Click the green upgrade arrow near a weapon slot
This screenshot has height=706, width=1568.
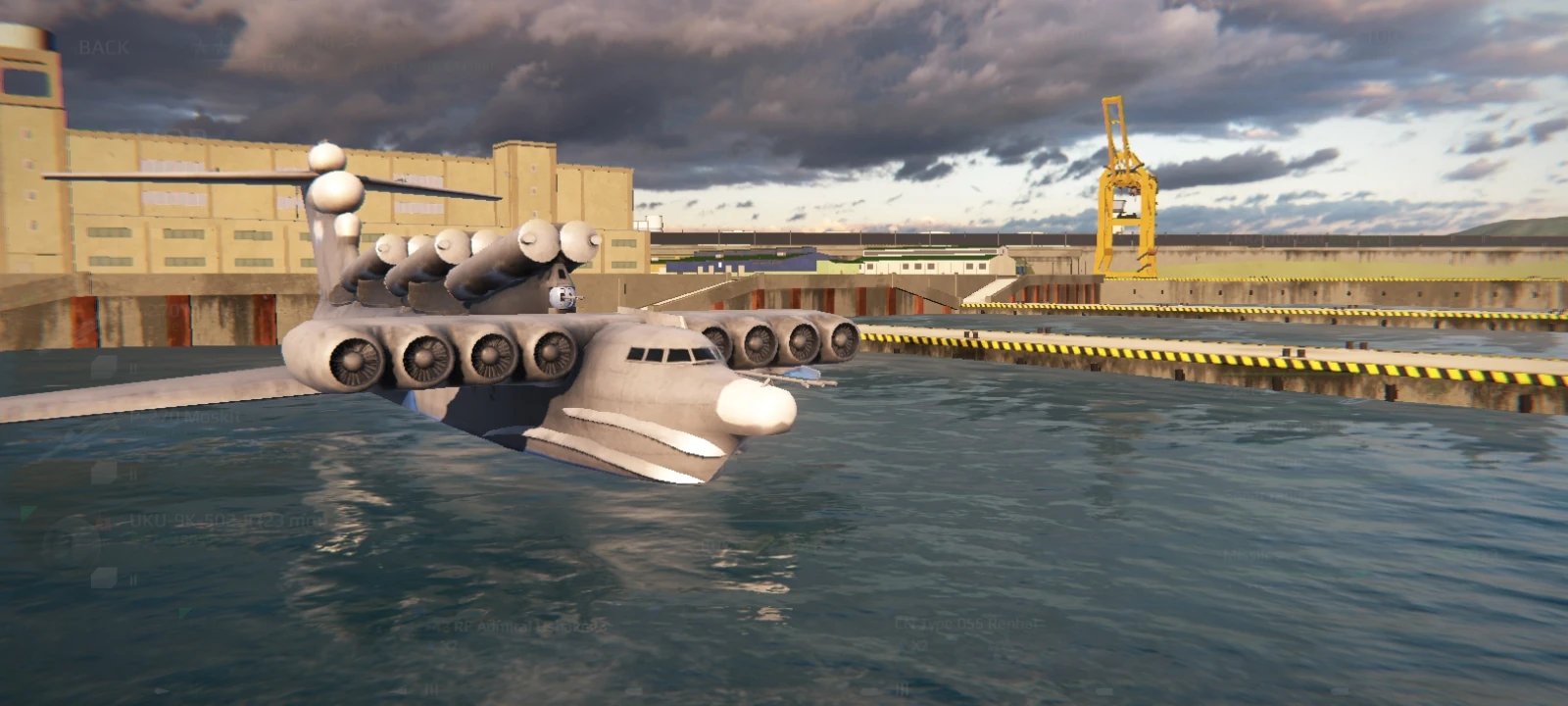[26, 514]
